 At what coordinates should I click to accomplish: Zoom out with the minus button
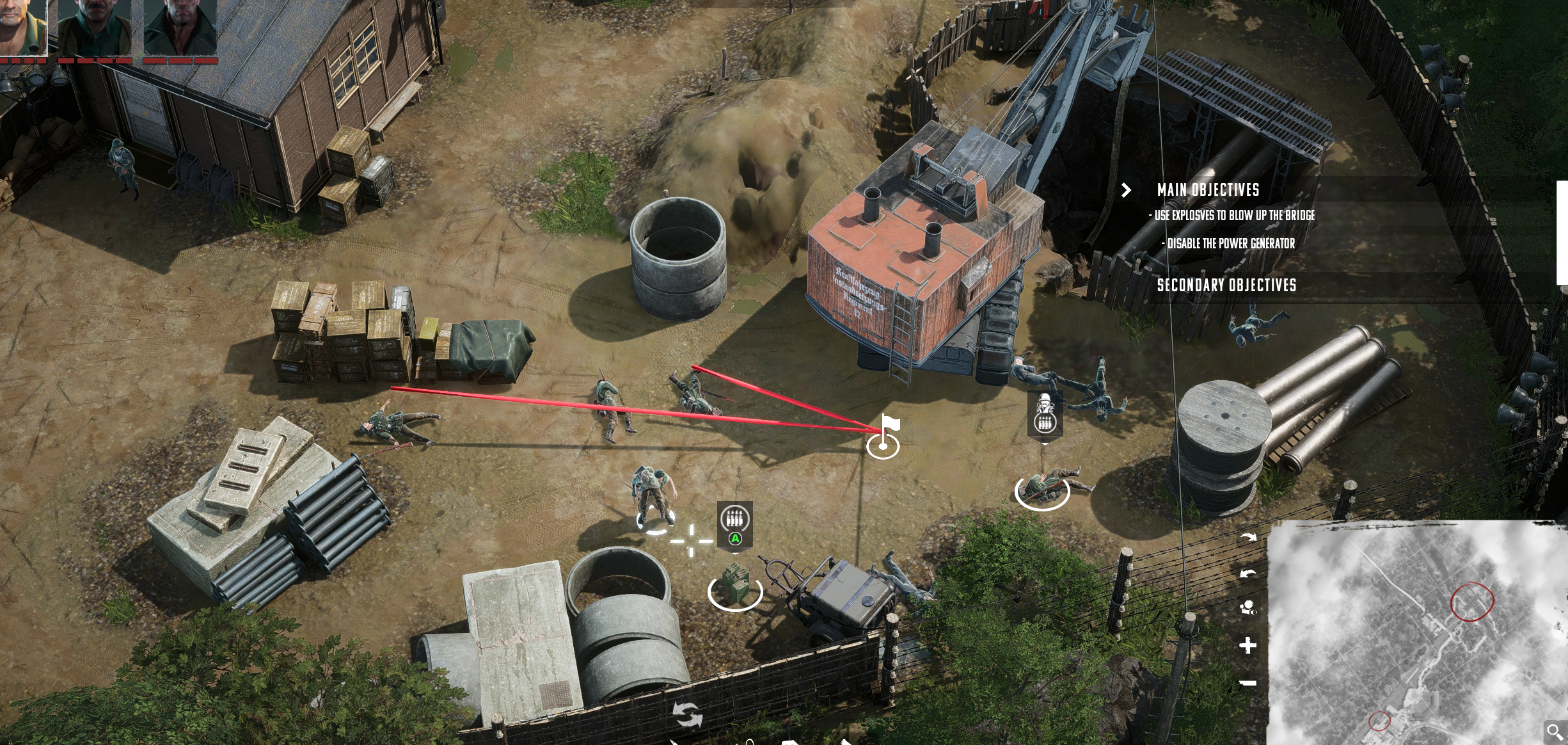[x=1247, y=684]
